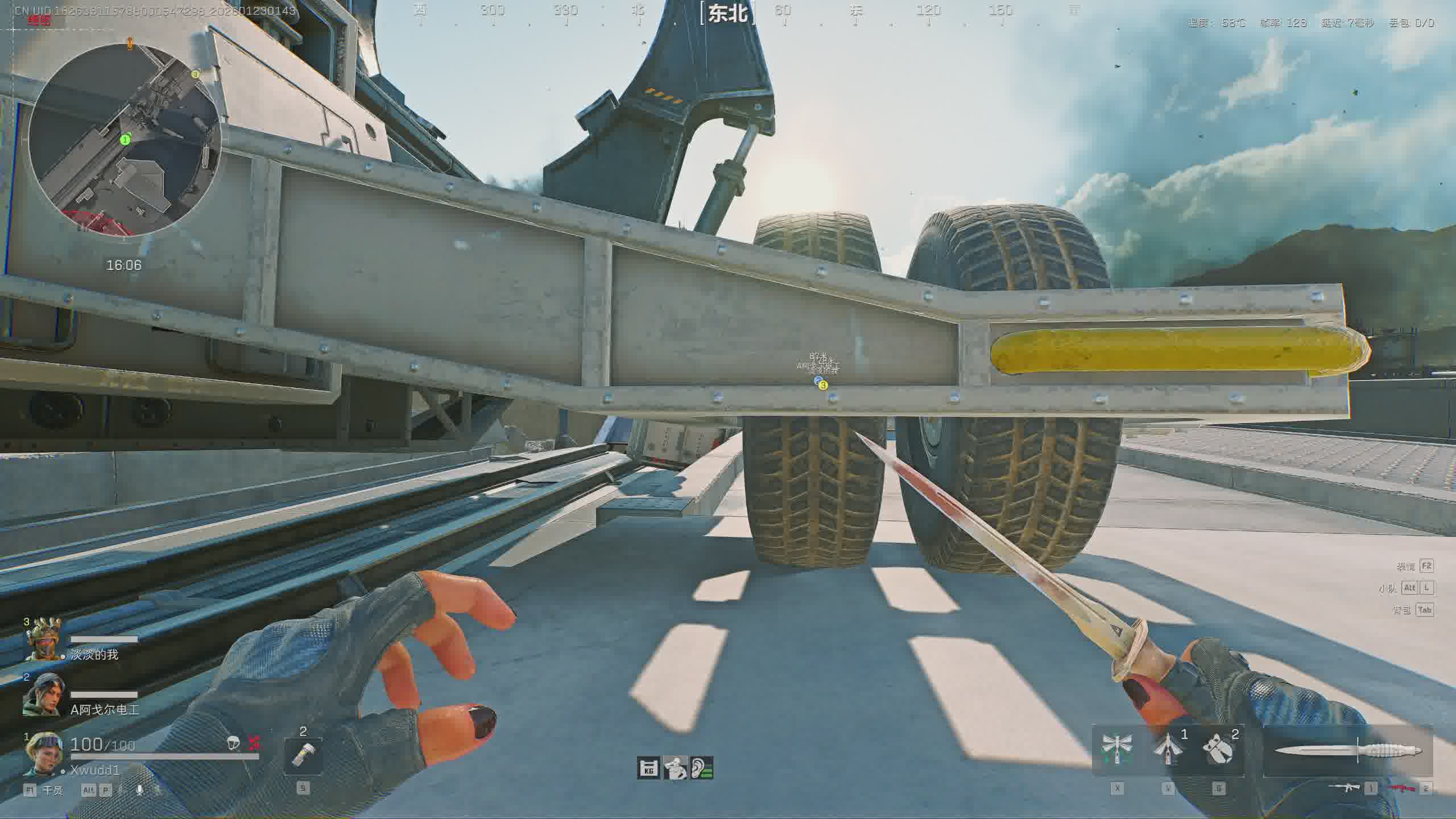The image size is (1456, 819).
Task: Open the circular minimap
Action: [125, 140]
